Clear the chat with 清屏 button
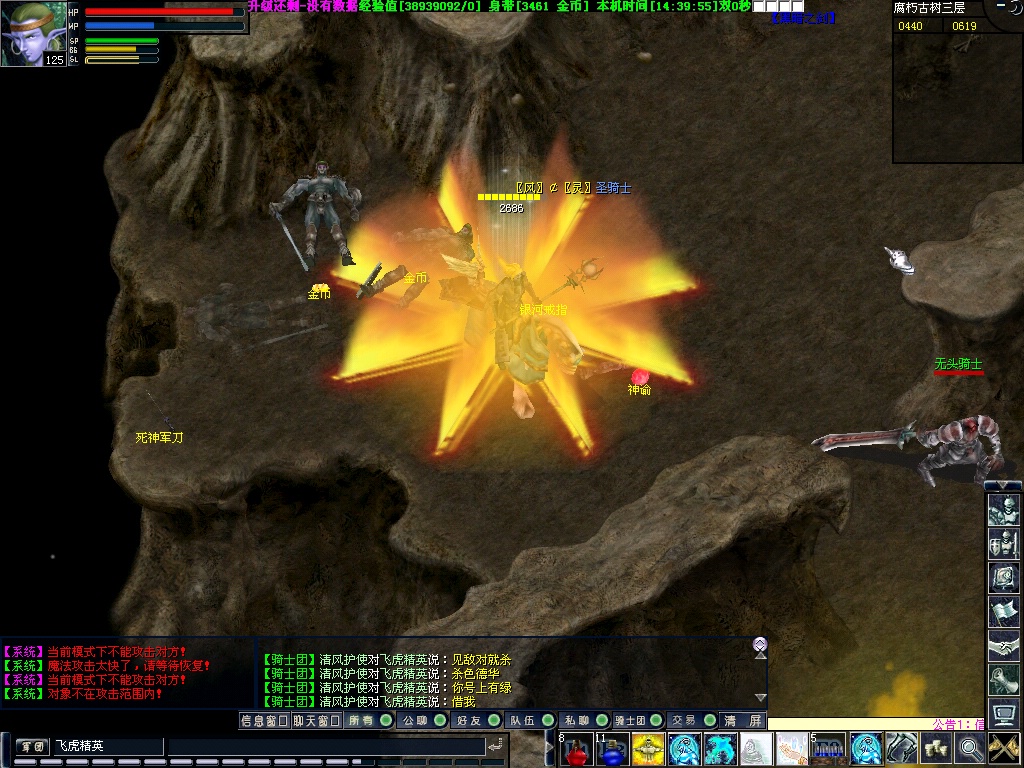 click(x=745, y=720)
